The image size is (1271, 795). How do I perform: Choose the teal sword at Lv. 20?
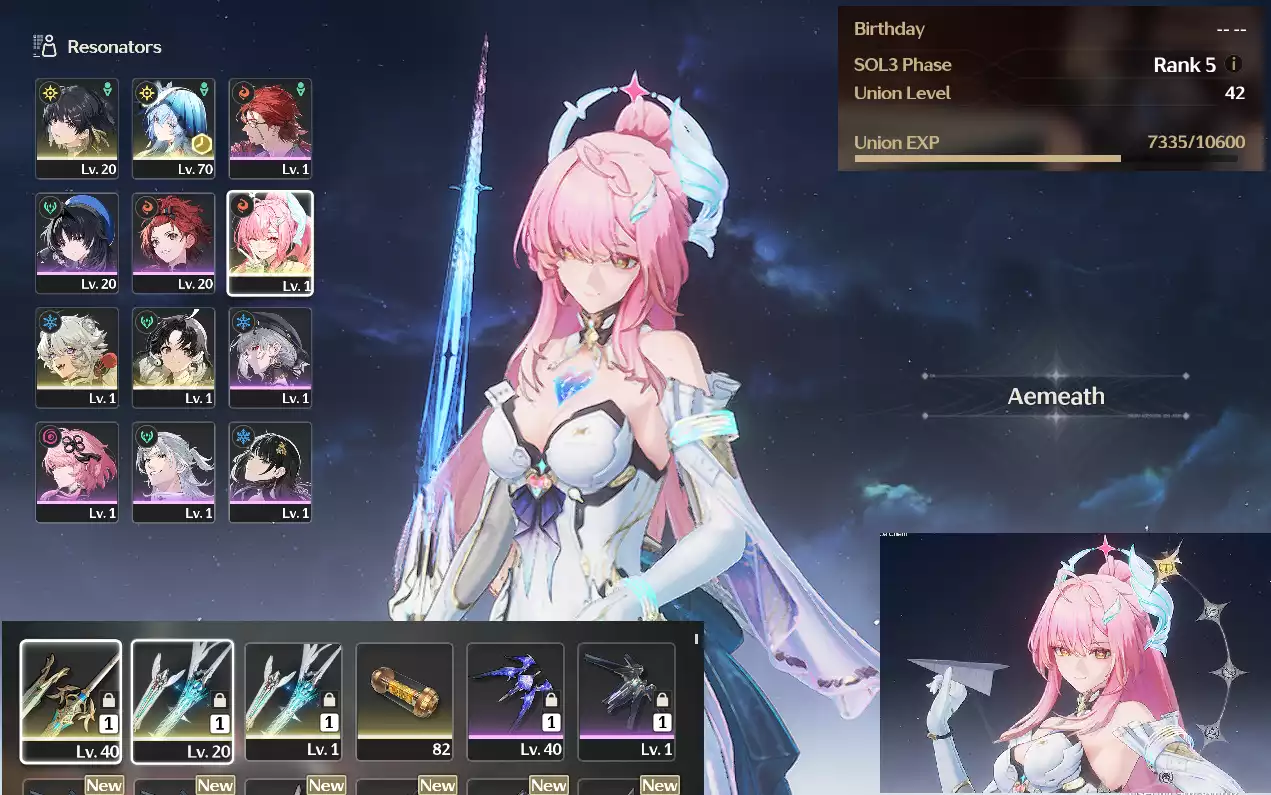point(182,700)
